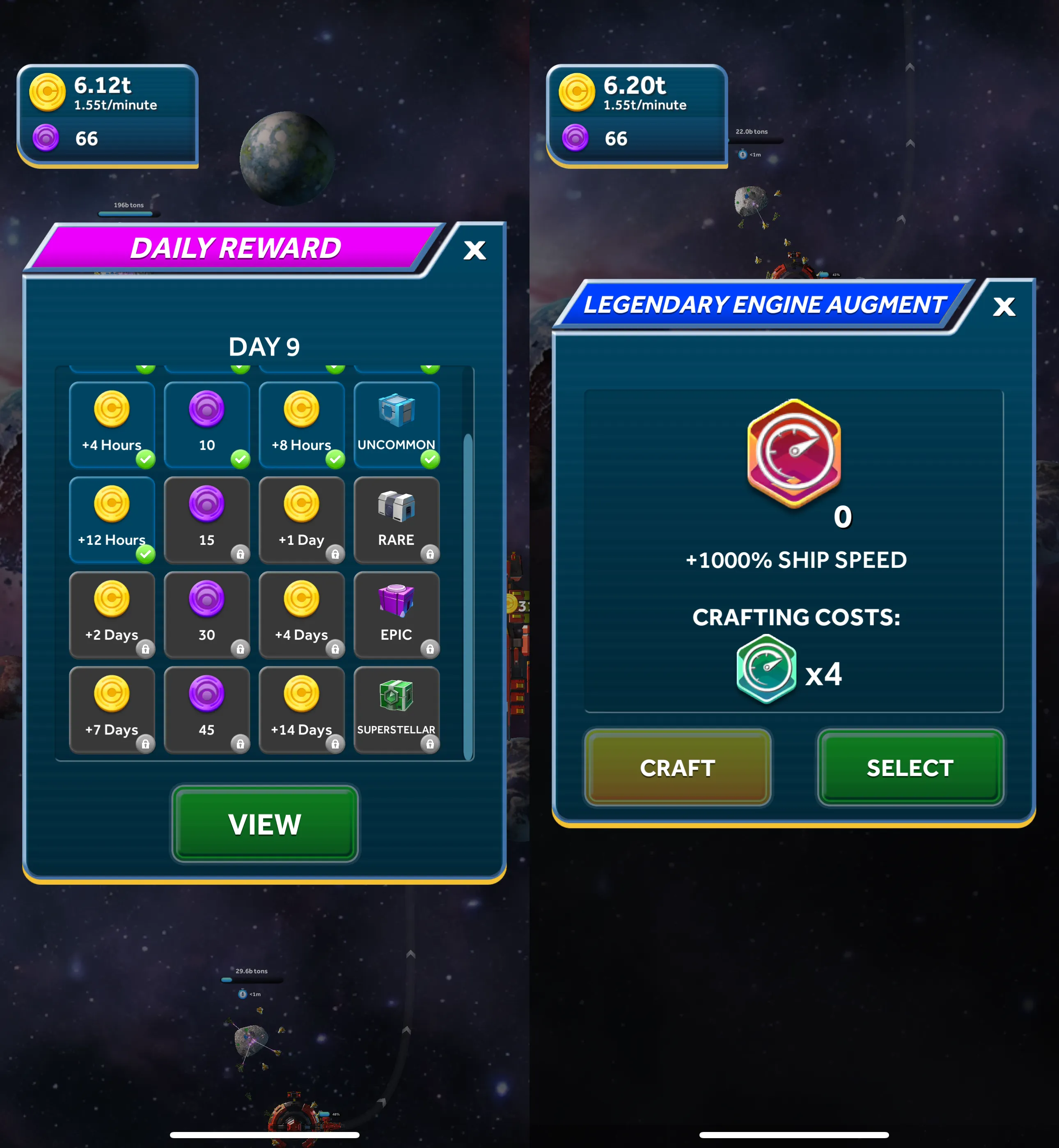The height and width of the screenshot is (1148, 1059).
Task: Open the UNCOMMON crate reward
Action: (397, 422)
